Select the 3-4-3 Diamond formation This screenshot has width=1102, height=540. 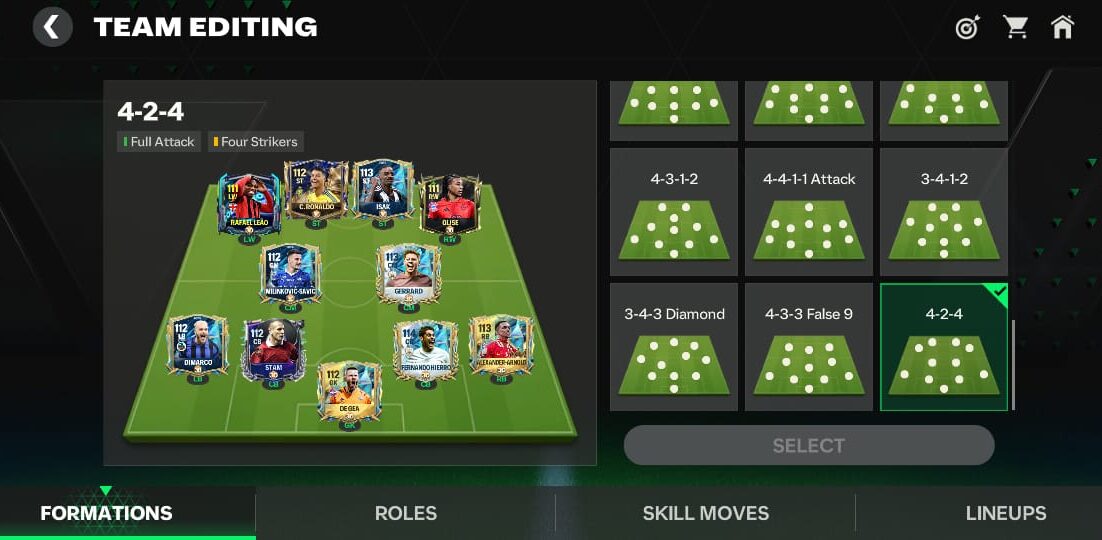674,347
